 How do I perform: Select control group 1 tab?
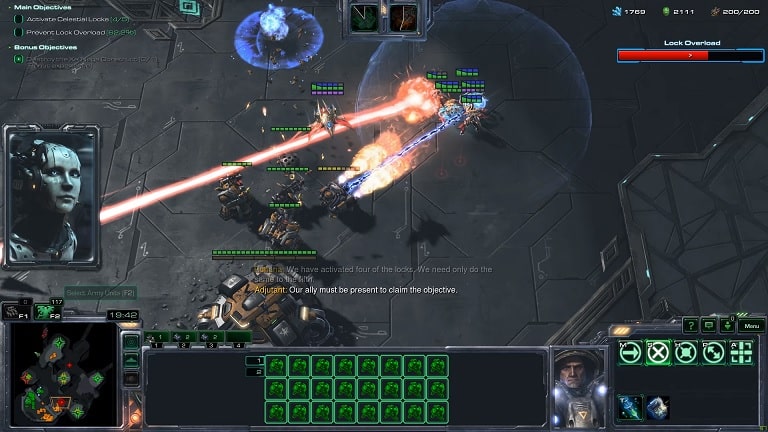click(x=156, y=337)
